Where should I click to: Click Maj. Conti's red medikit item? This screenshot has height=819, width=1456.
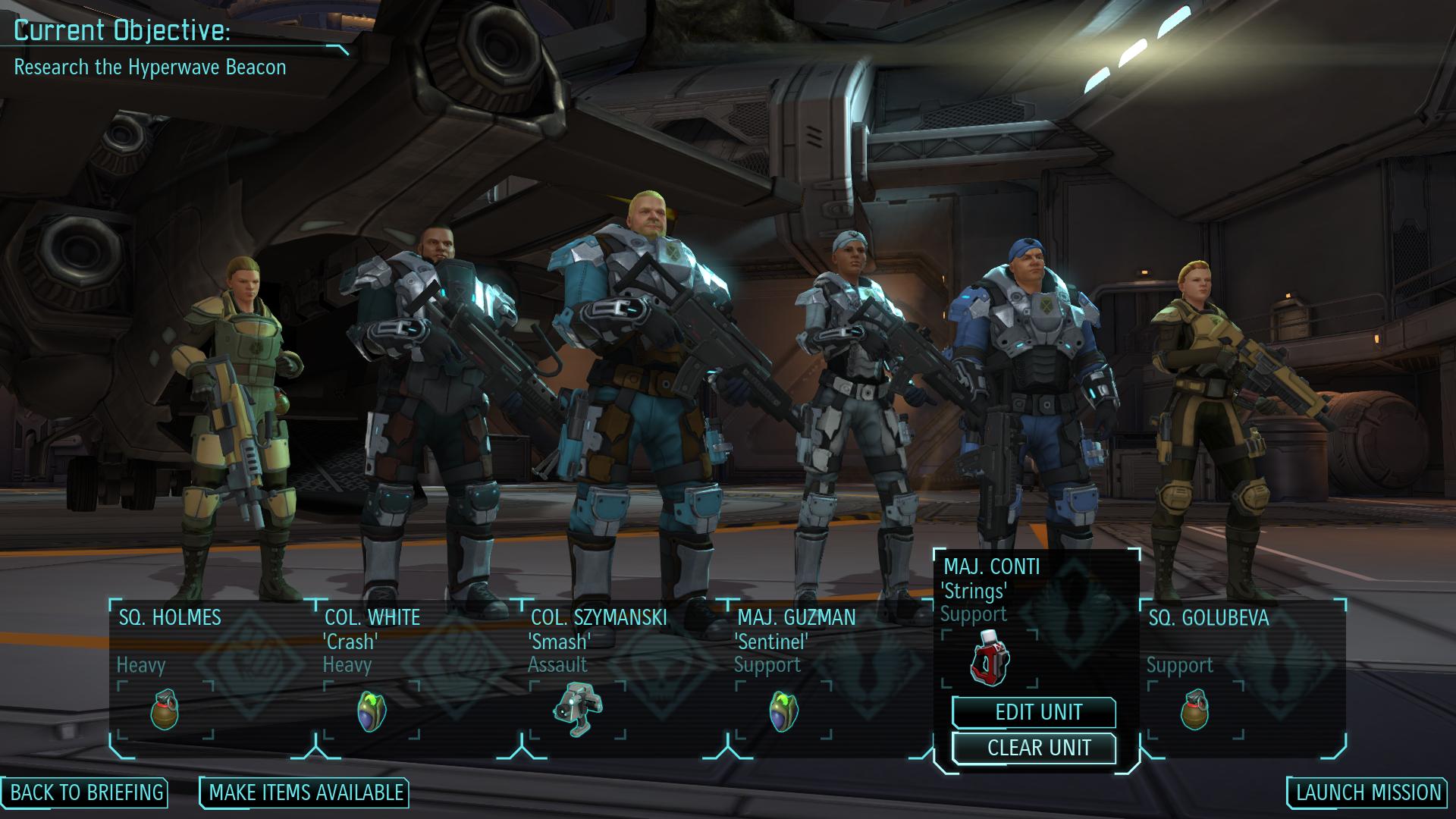point(989,657)
